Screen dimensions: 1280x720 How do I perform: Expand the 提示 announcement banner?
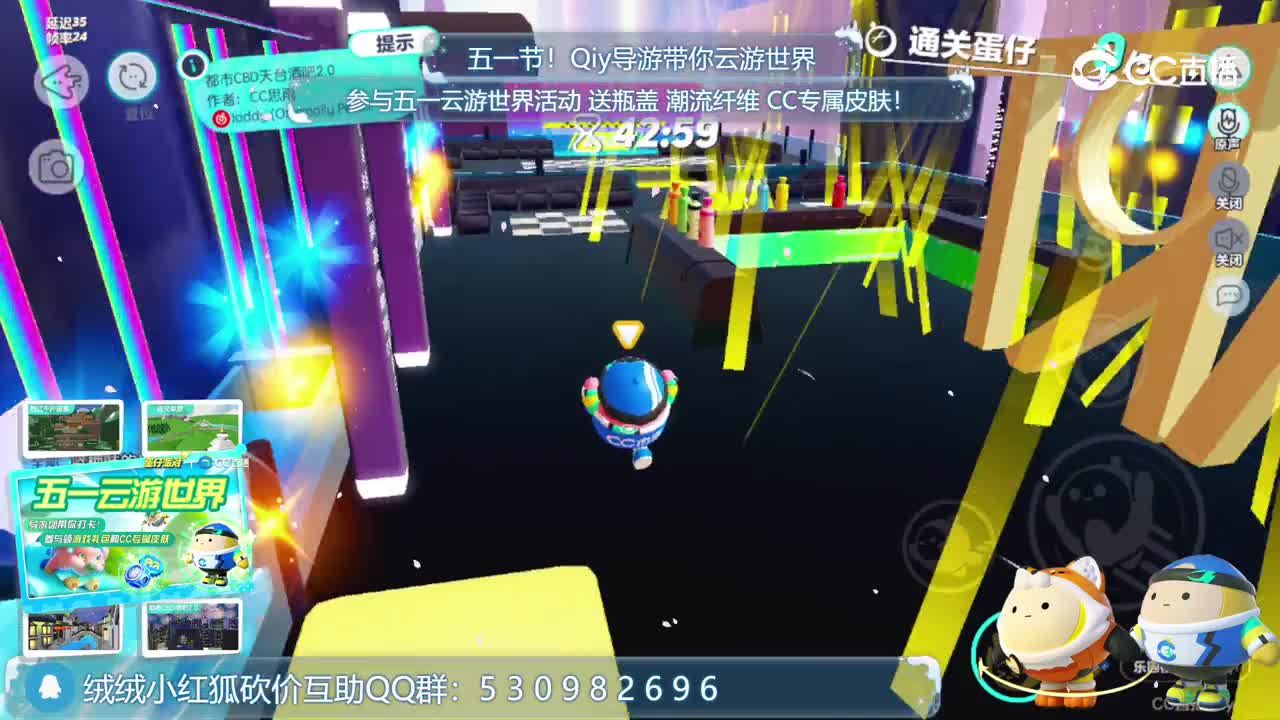click(x=395, y=44)
